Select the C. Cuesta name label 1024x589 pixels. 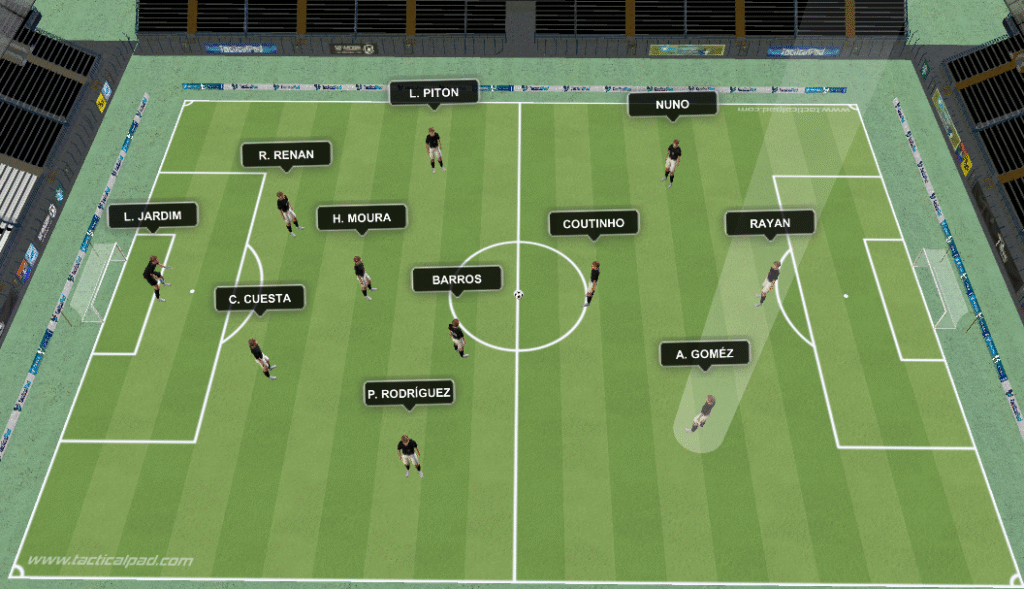pyautogui.click(x=259, y=299)
